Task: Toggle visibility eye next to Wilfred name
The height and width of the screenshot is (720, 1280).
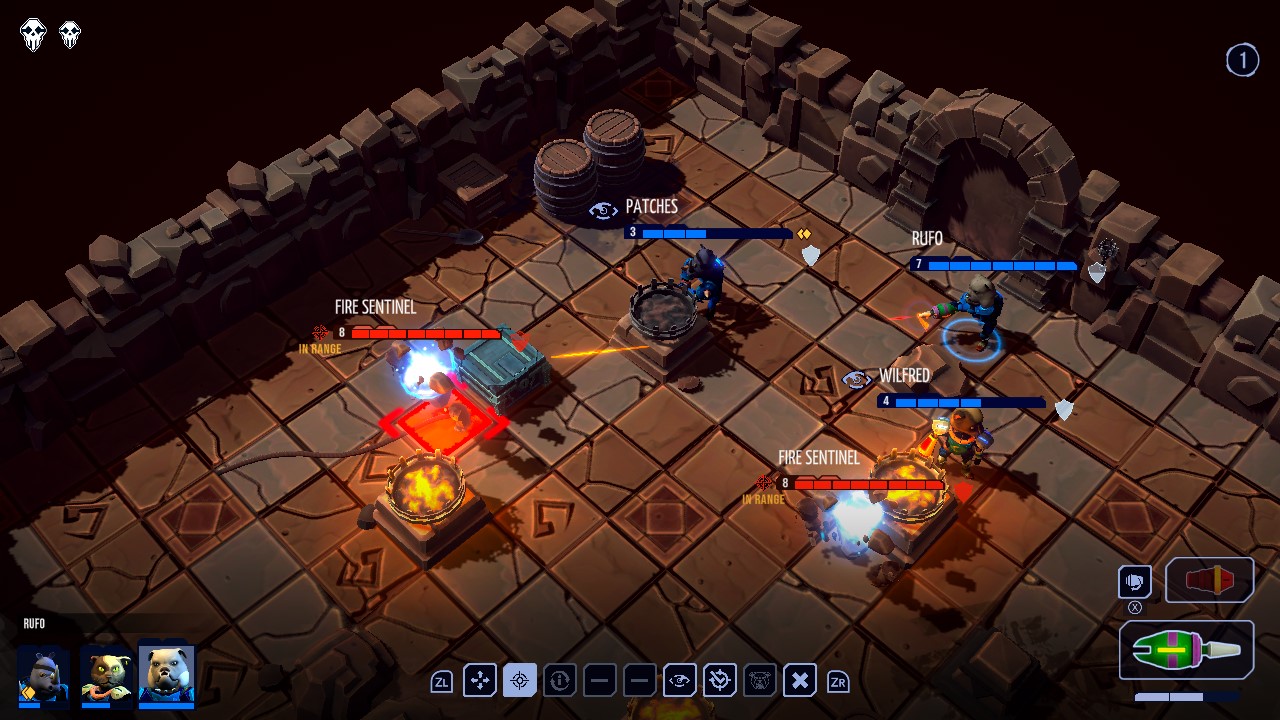Action: [855, 379]
